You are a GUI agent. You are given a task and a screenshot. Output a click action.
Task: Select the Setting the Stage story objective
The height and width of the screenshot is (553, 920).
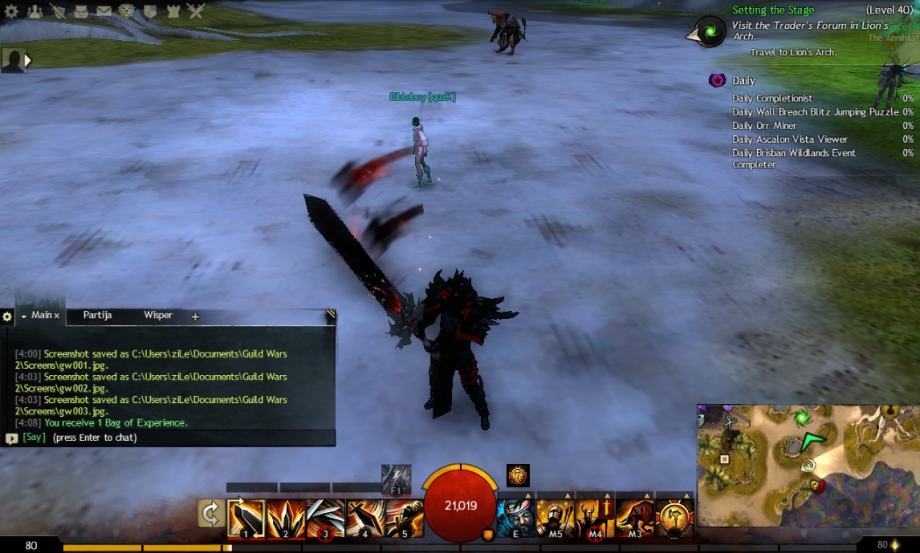(x=773, y=10)
